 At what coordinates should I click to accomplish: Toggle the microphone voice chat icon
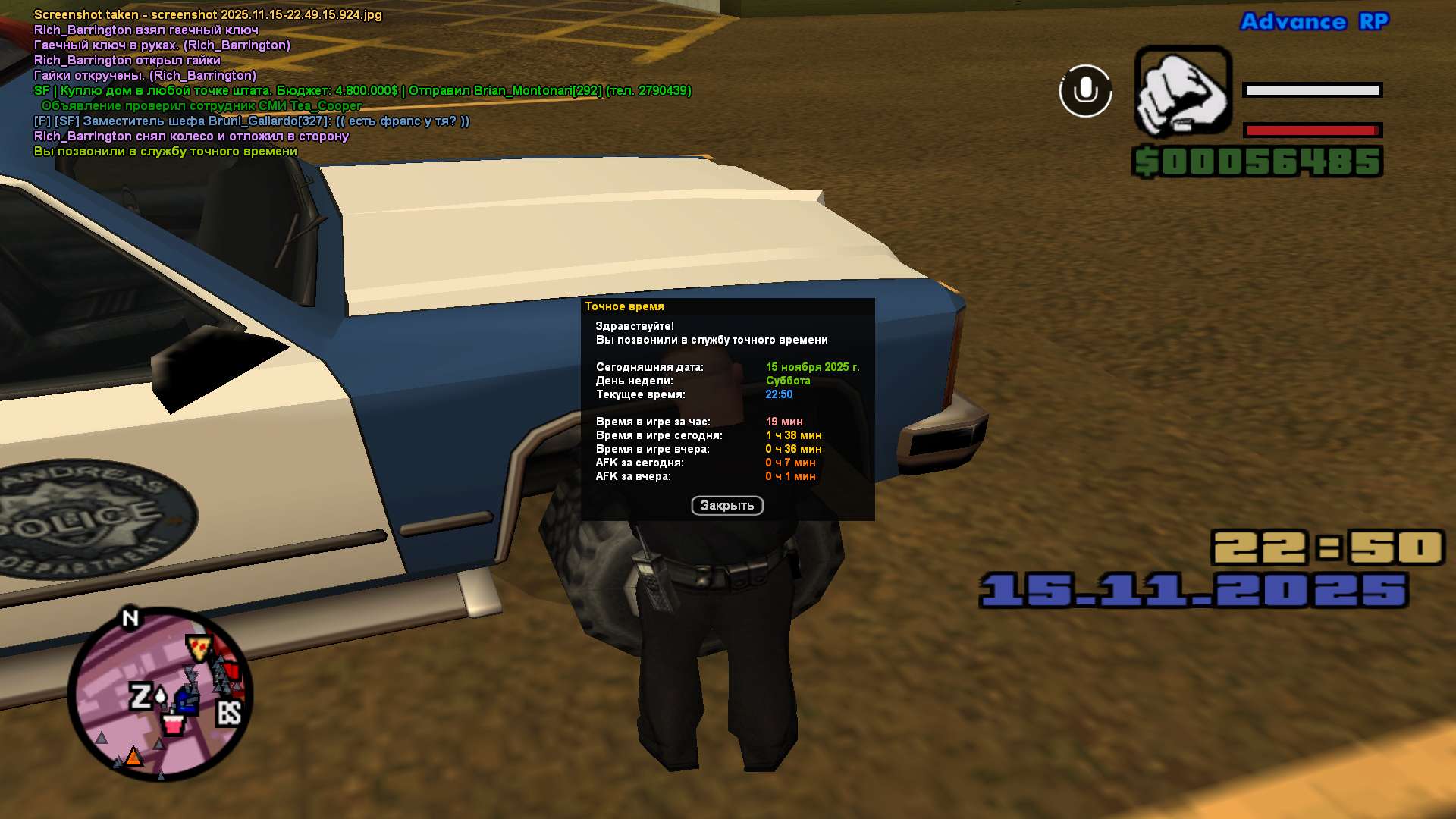click(x=1085, y=91)
